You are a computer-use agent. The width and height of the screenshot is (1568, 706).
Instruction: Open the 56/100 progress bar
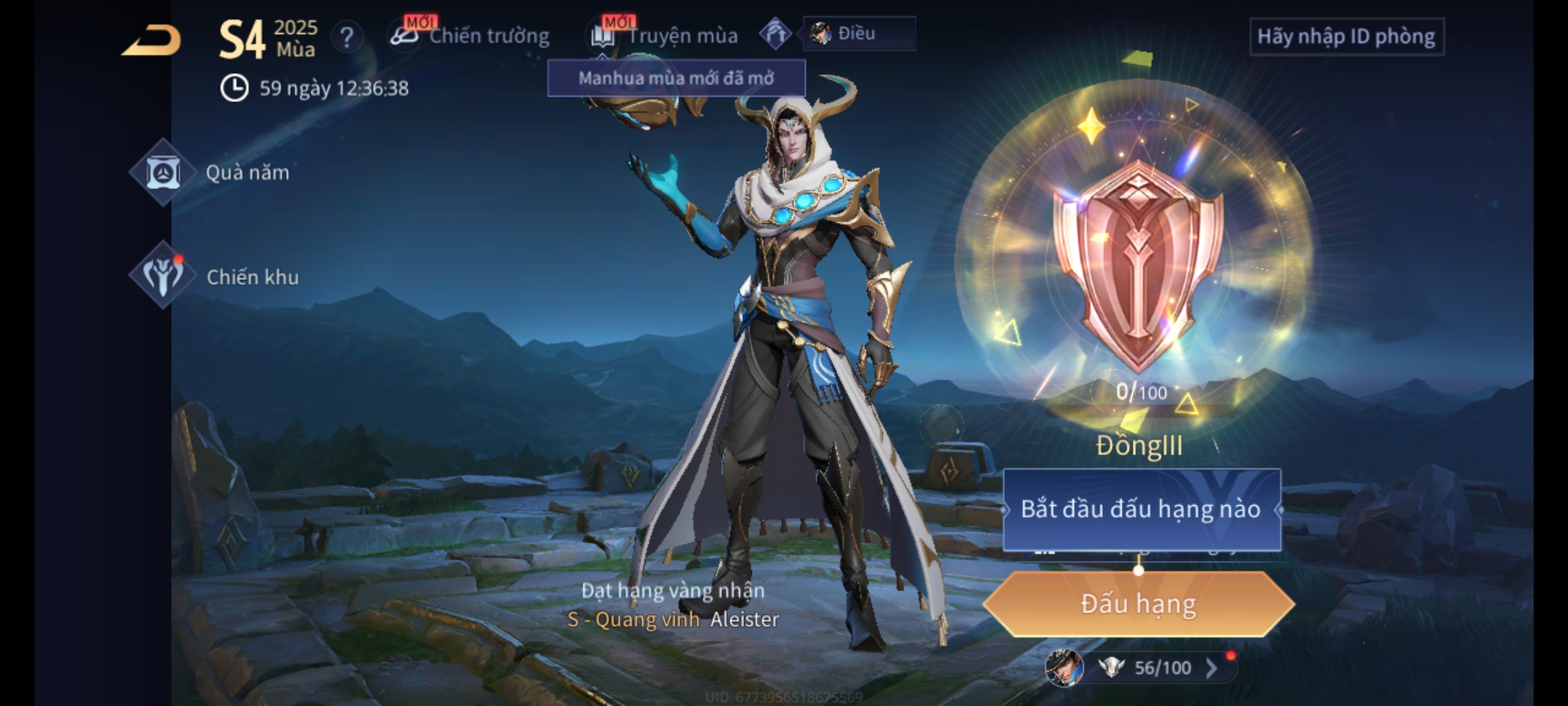click(x=1162, y=667)
